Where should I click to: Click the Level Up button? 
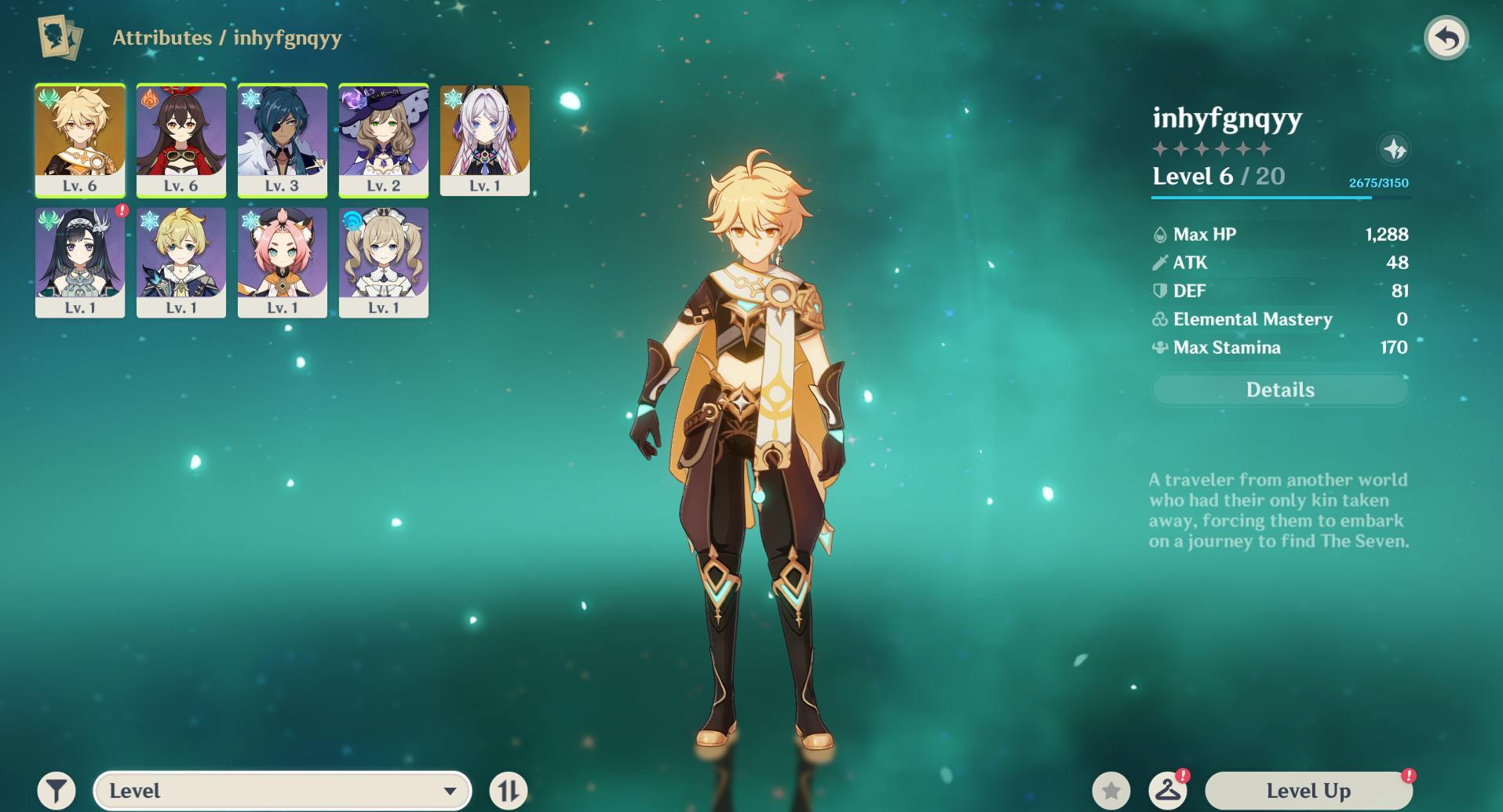coord(1308,791)
